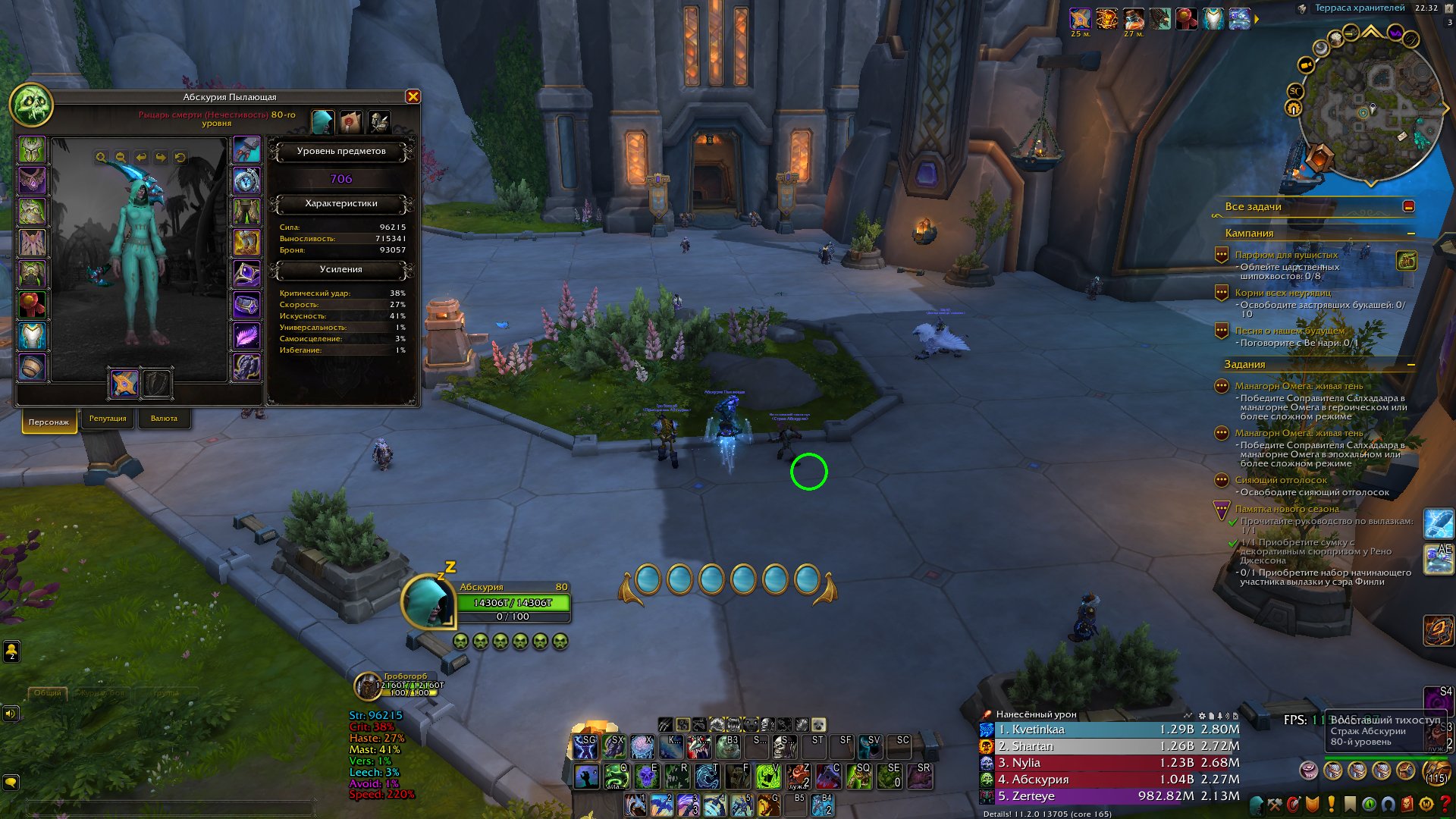Switch to the Репутация tab

pos(108,419)
